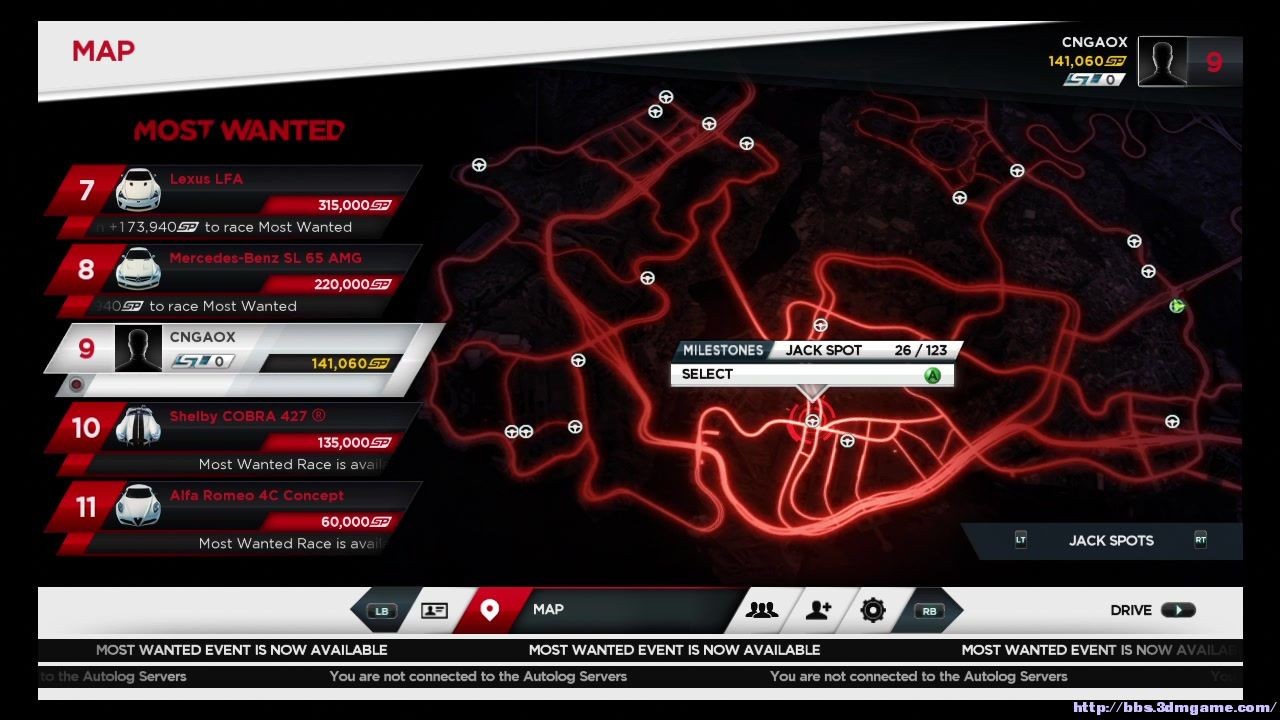Viewport: 1280px width, 720px height.
Task: Select the green arrow map marker
Action: coord(1177,306)
